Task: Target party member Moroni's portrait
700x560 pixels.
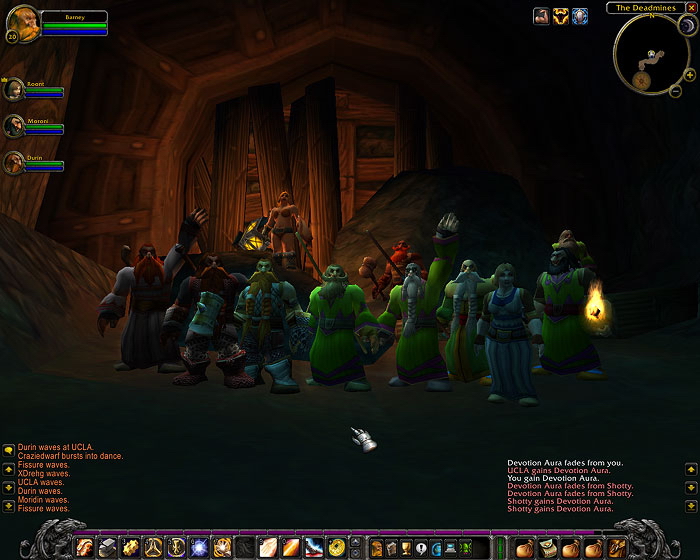Action: click(14, 126)
